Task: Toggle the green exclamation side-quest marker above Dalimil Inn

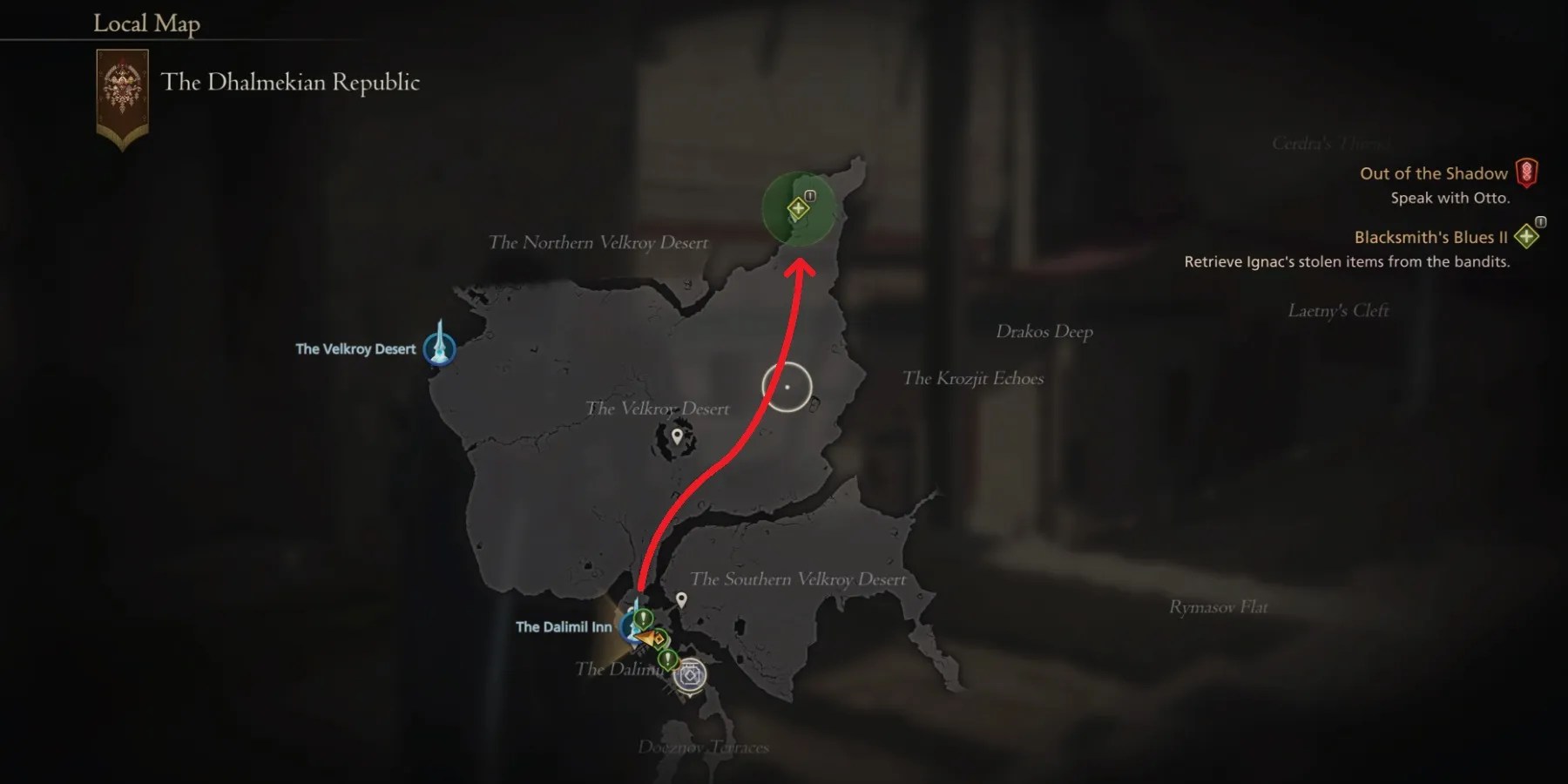Action: click(642, 620)
